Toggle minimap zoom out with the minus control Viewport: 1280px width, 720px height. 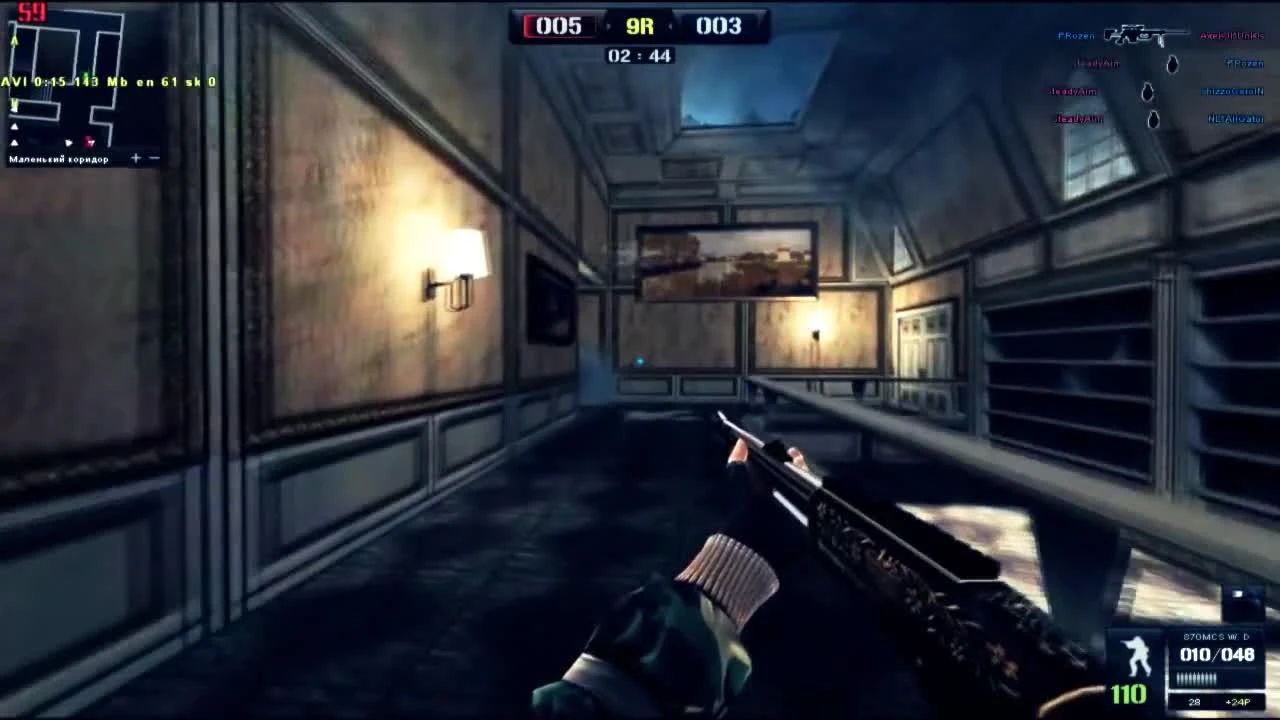coord(152,158)
